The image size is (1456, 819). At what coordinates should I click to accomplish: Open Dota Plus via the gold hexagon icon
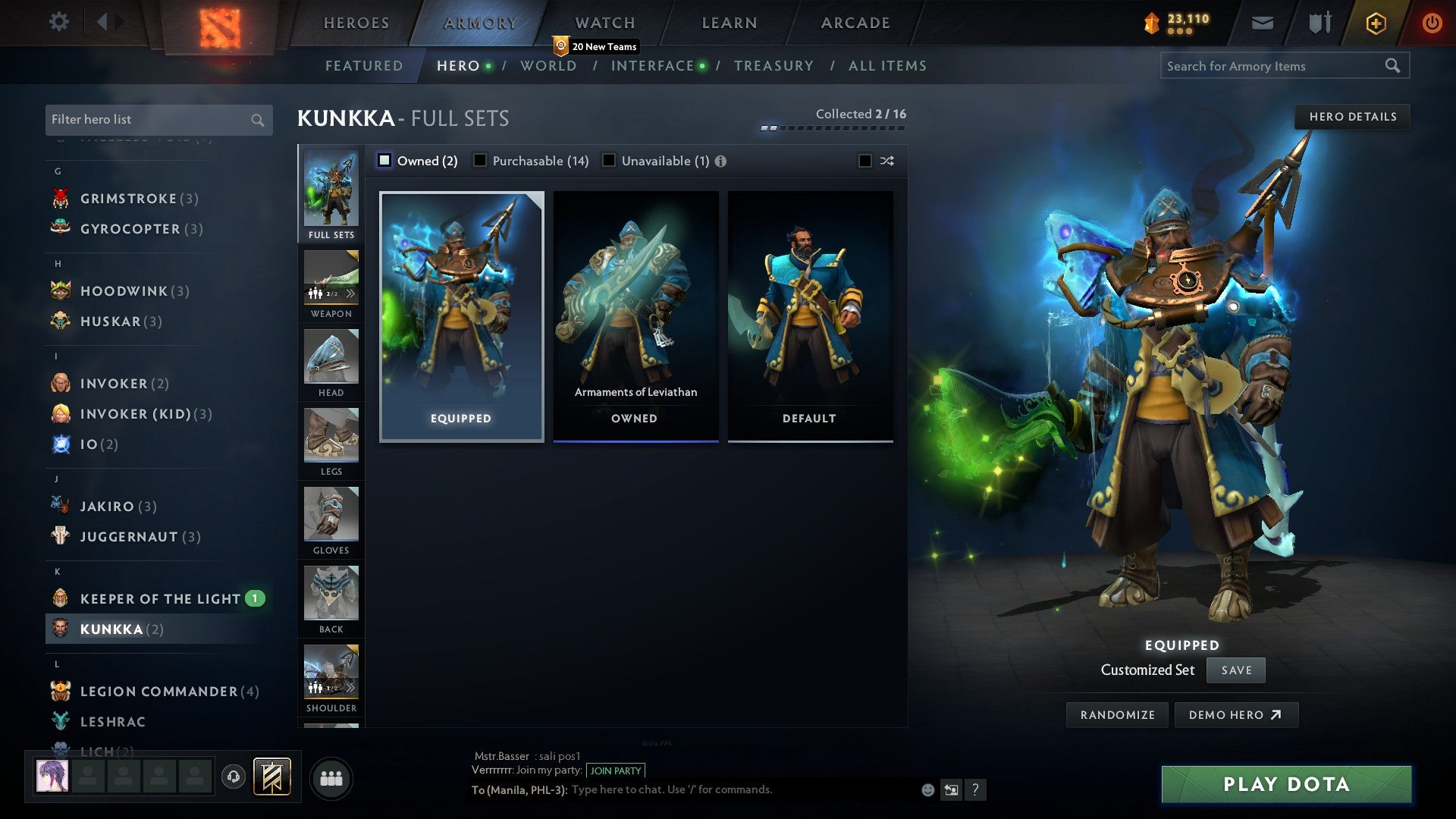(x=1375, y=22)
